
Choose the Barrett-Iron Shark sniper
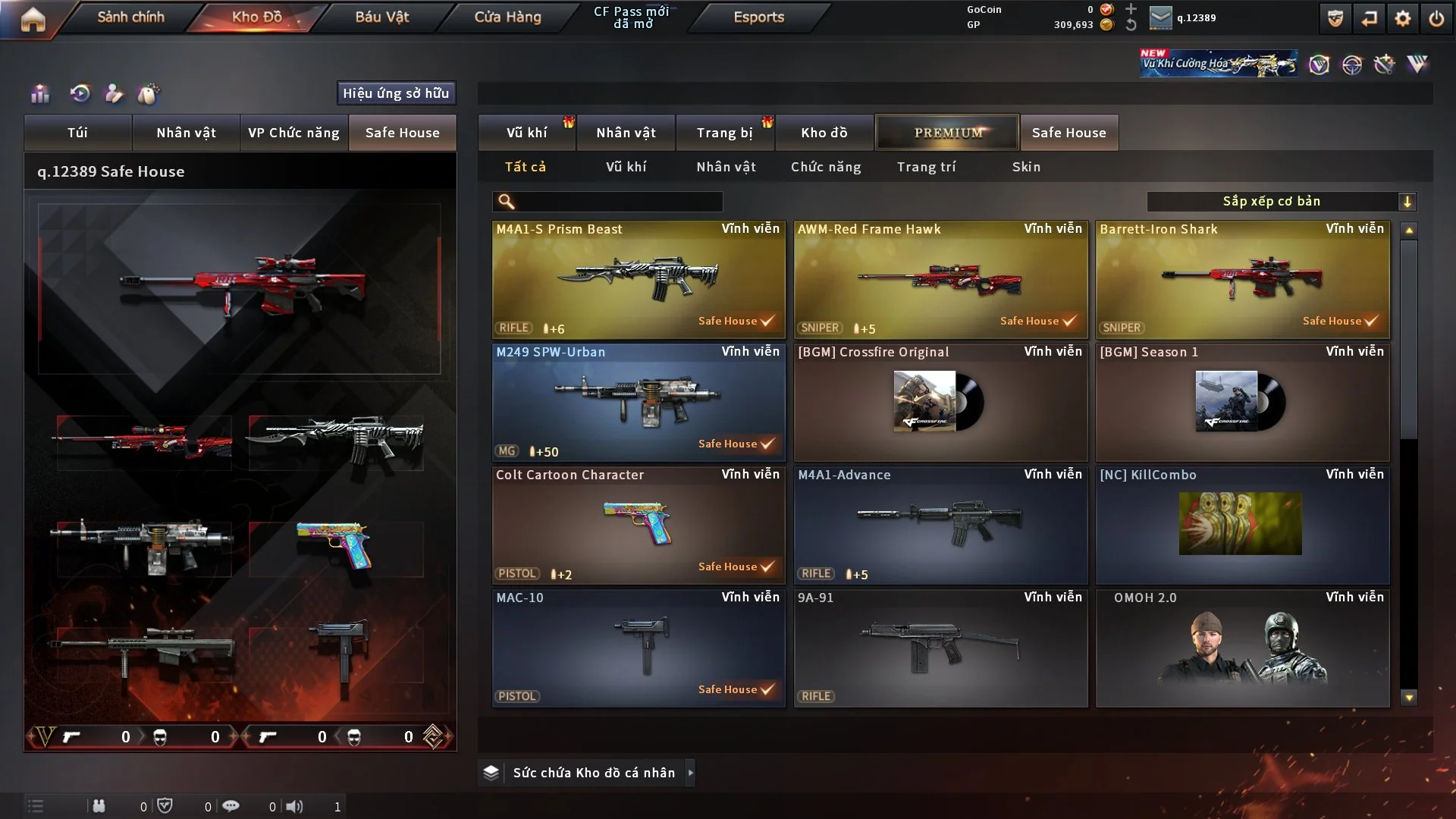pyautogui.click(x=1242, y=279)
